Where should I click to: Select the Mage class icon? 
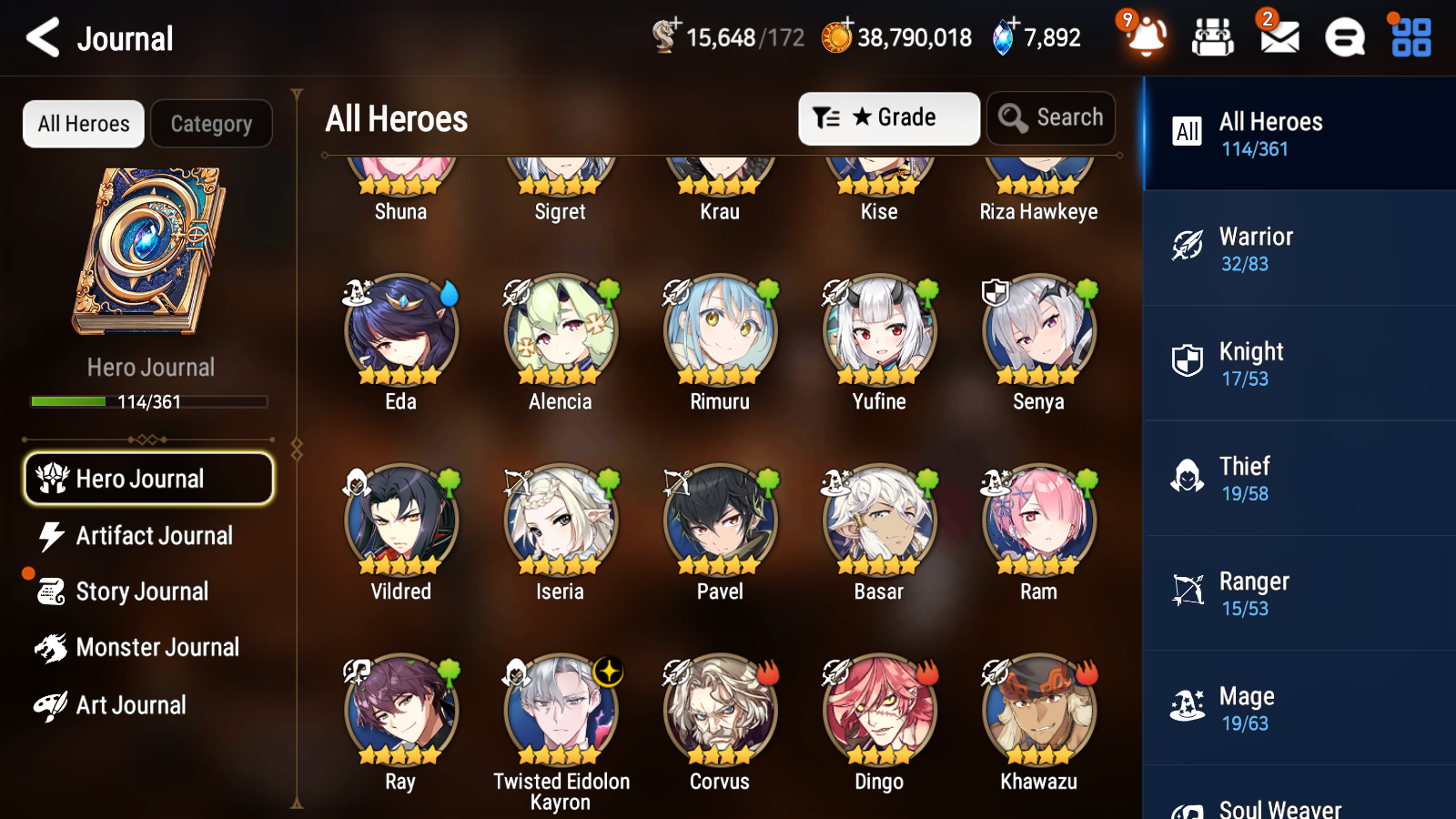(x=1187, y=705)
